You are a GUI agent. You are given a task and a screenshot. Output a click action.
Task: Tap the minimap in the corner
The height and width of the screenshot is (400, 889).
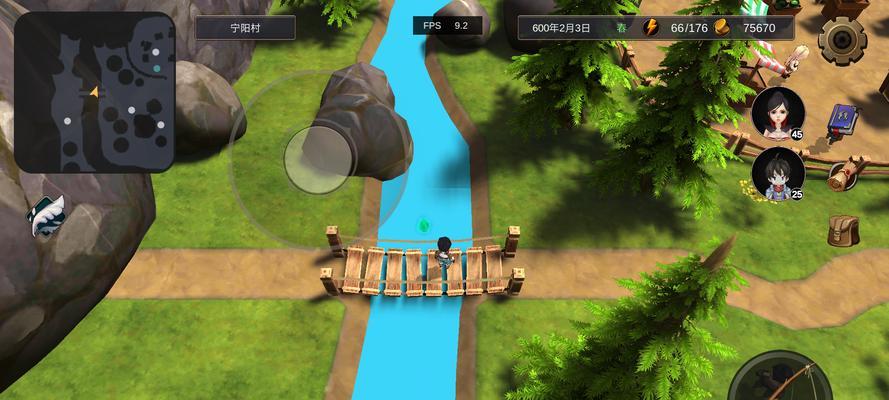click(x=95, y=92)
